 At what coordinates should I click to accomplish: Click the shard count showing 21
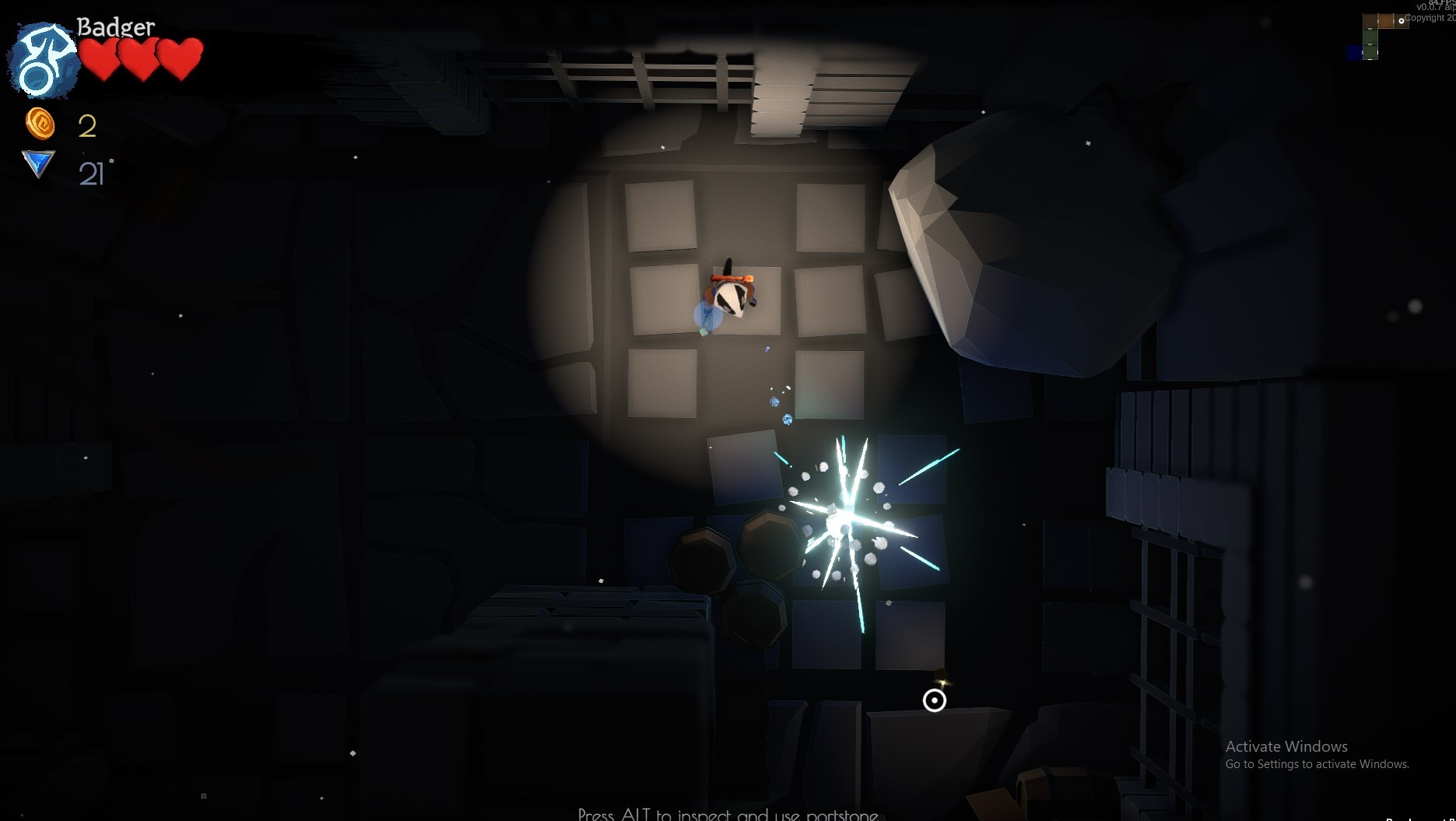coord(93,173)
